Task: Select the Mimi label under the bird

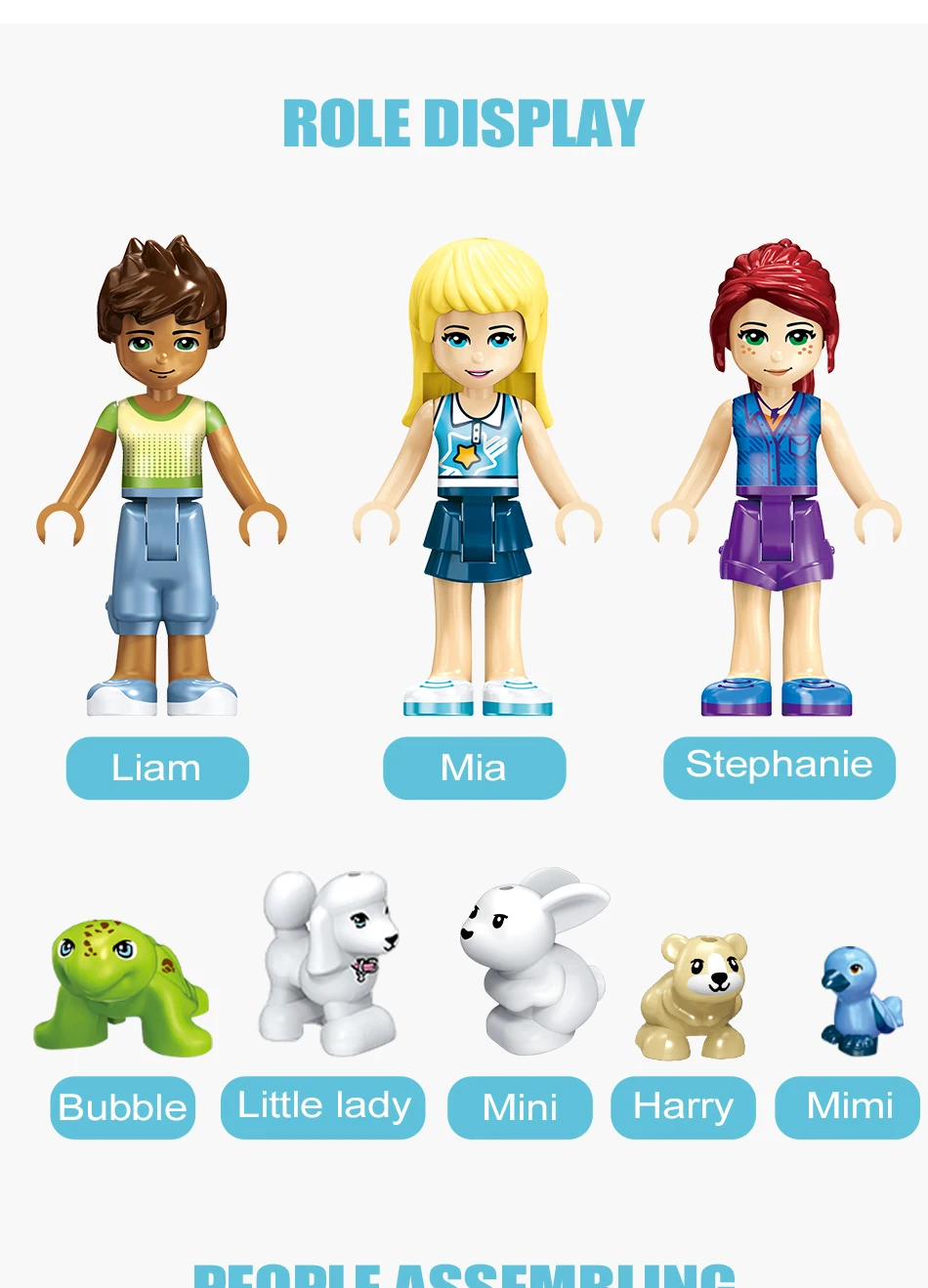Action: coord(848,1107)
